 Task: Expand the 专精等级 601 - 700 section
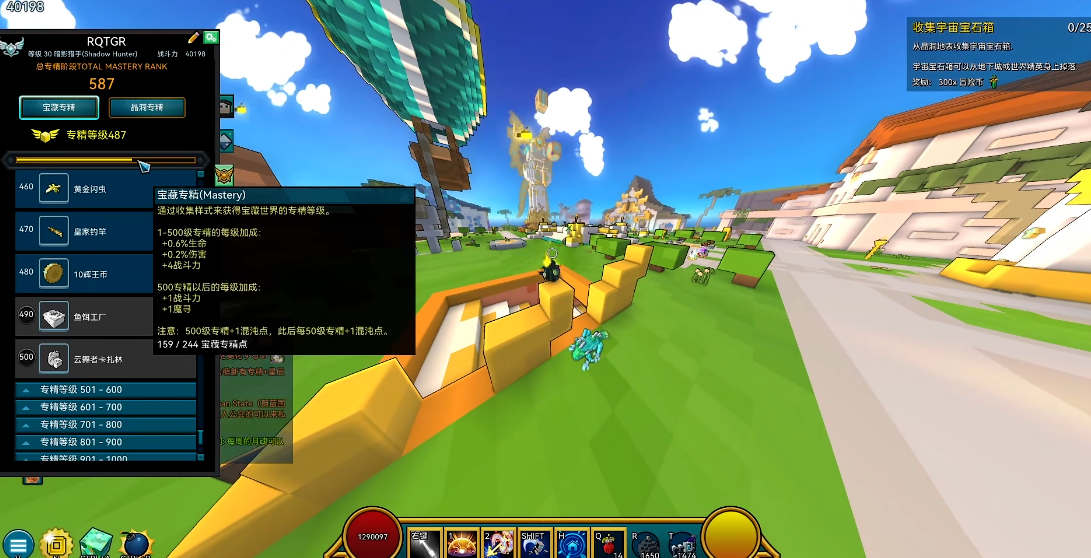point(106,407)
